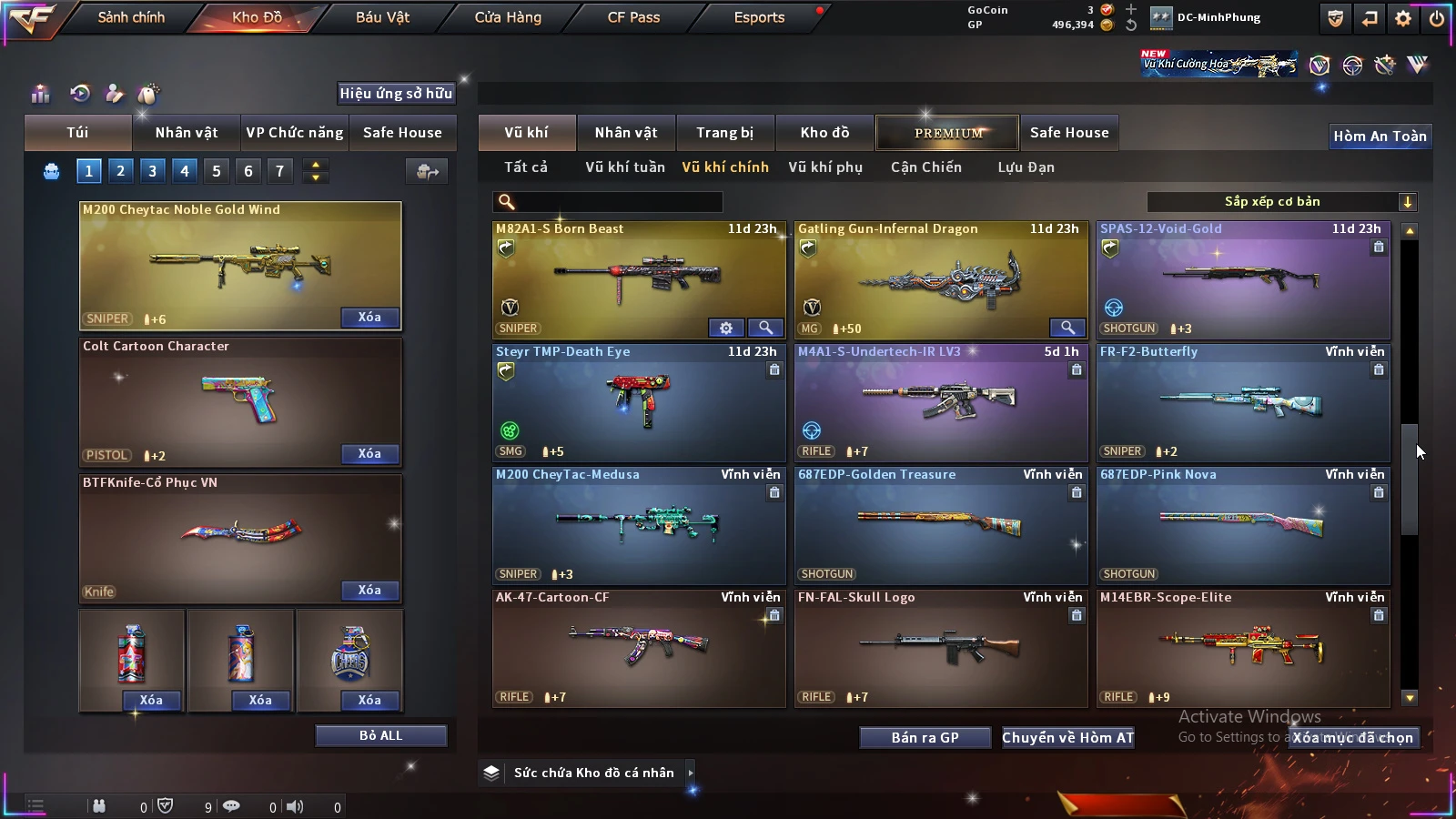
Task: Open the CF Pass menu
Action: point(633,17)
